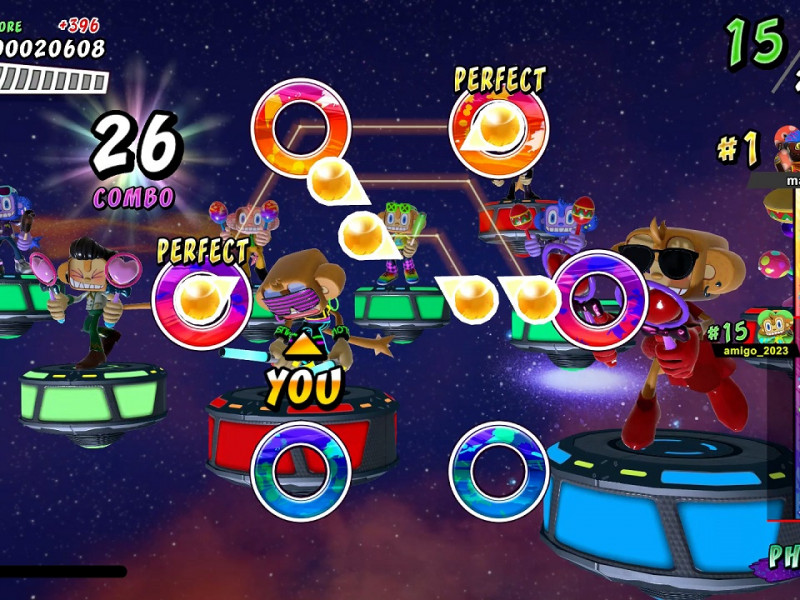
Task: Select the #1 ranked player avatar
Action: click(x=787, y=151)
